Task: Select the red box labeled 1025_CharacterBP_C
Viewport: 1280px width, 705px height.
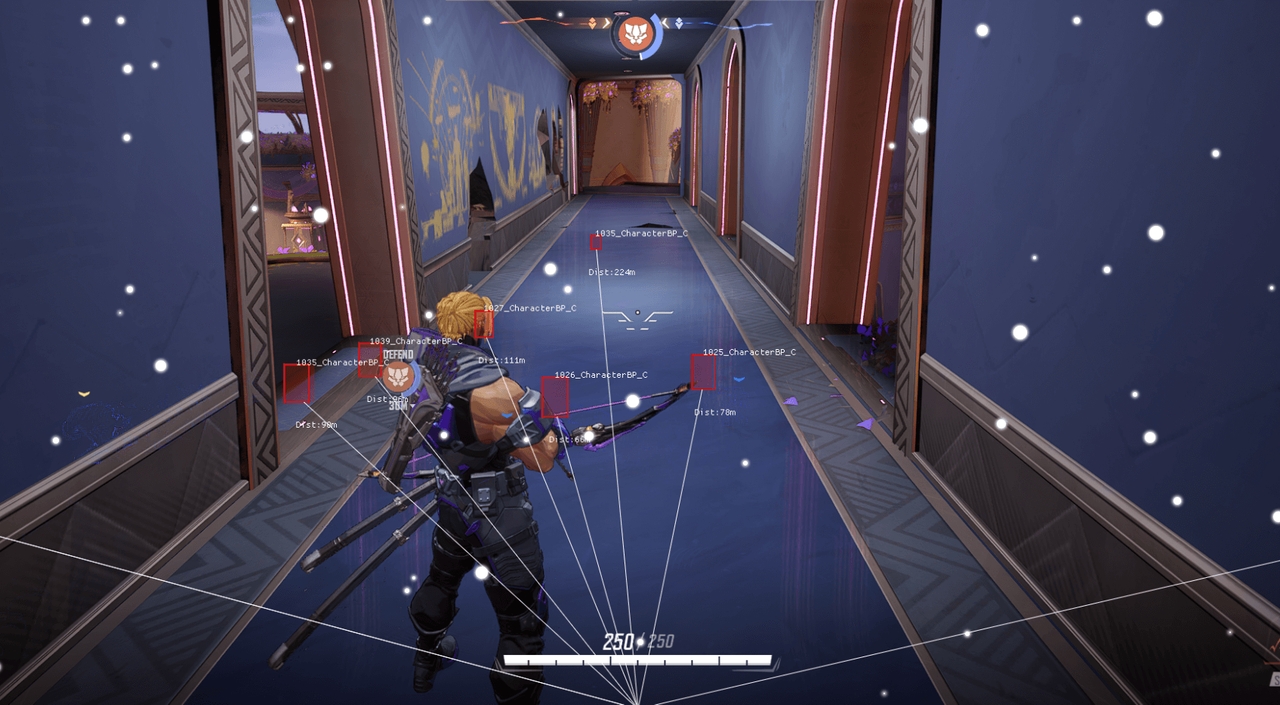Action: tap(703, 372)
